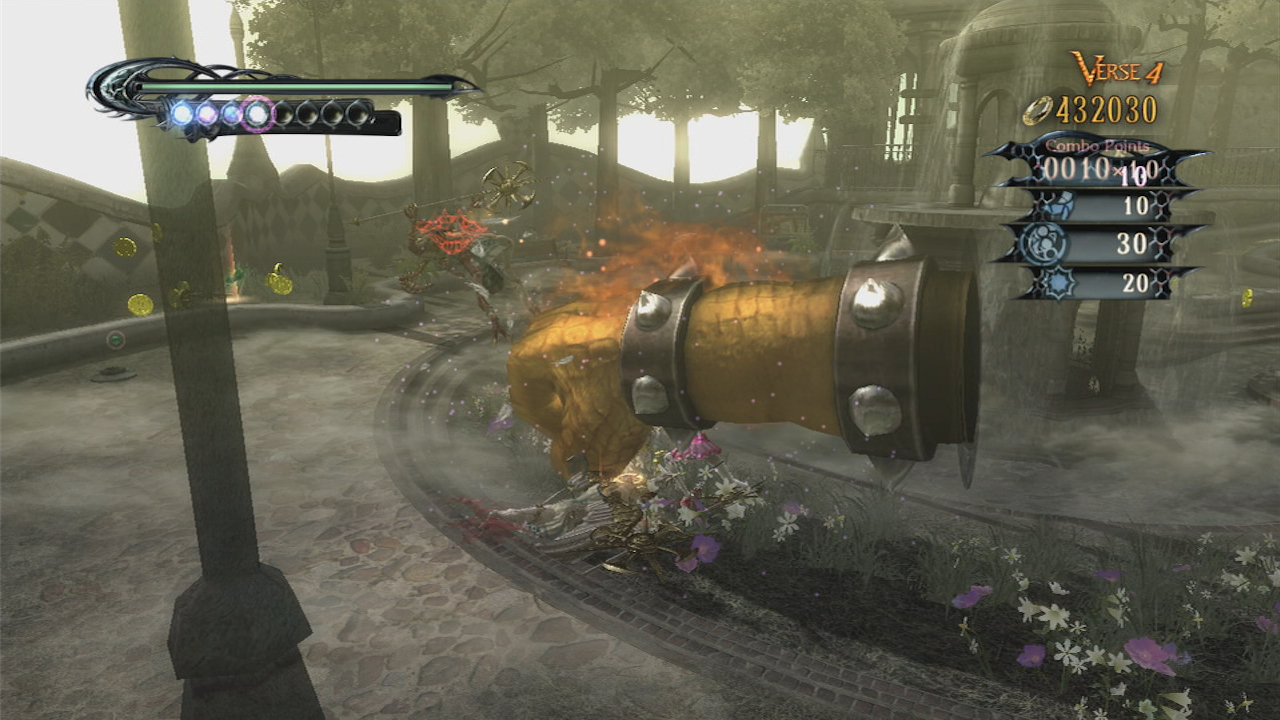Screen dimensions: 1280x720
Task: Select the spiked star icon beside 20 points
Action: click(1057, 283)
